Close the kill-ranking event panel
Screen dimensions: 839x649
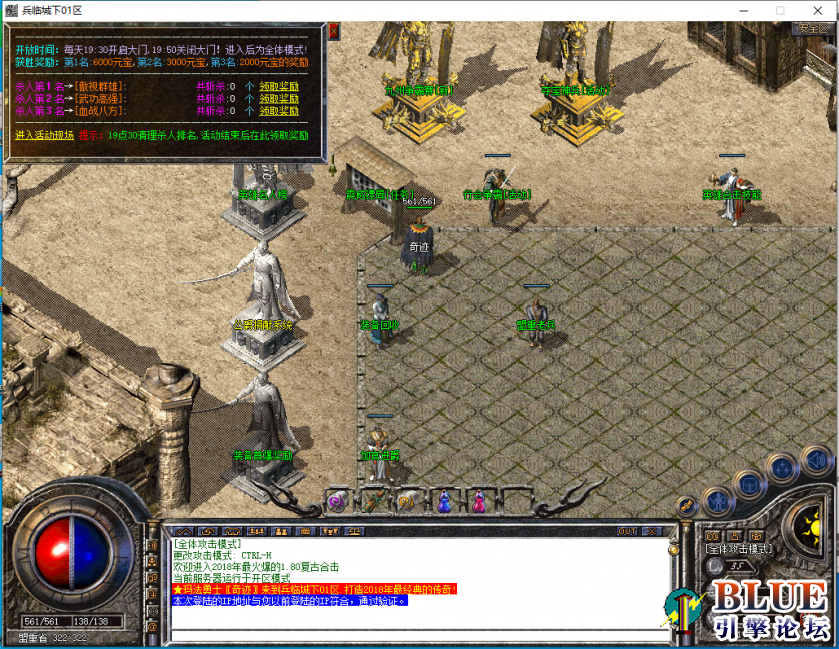[334, 32]
